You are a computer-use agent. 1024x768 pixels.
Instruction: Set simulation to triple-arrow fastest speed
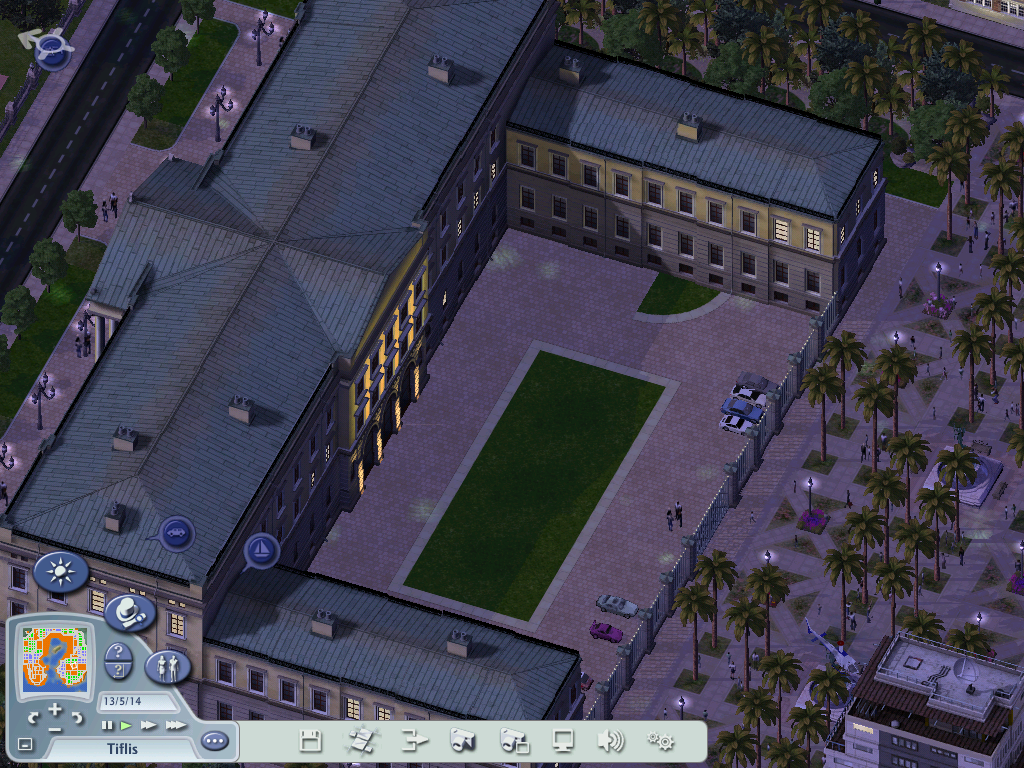(x=175, y=725)
